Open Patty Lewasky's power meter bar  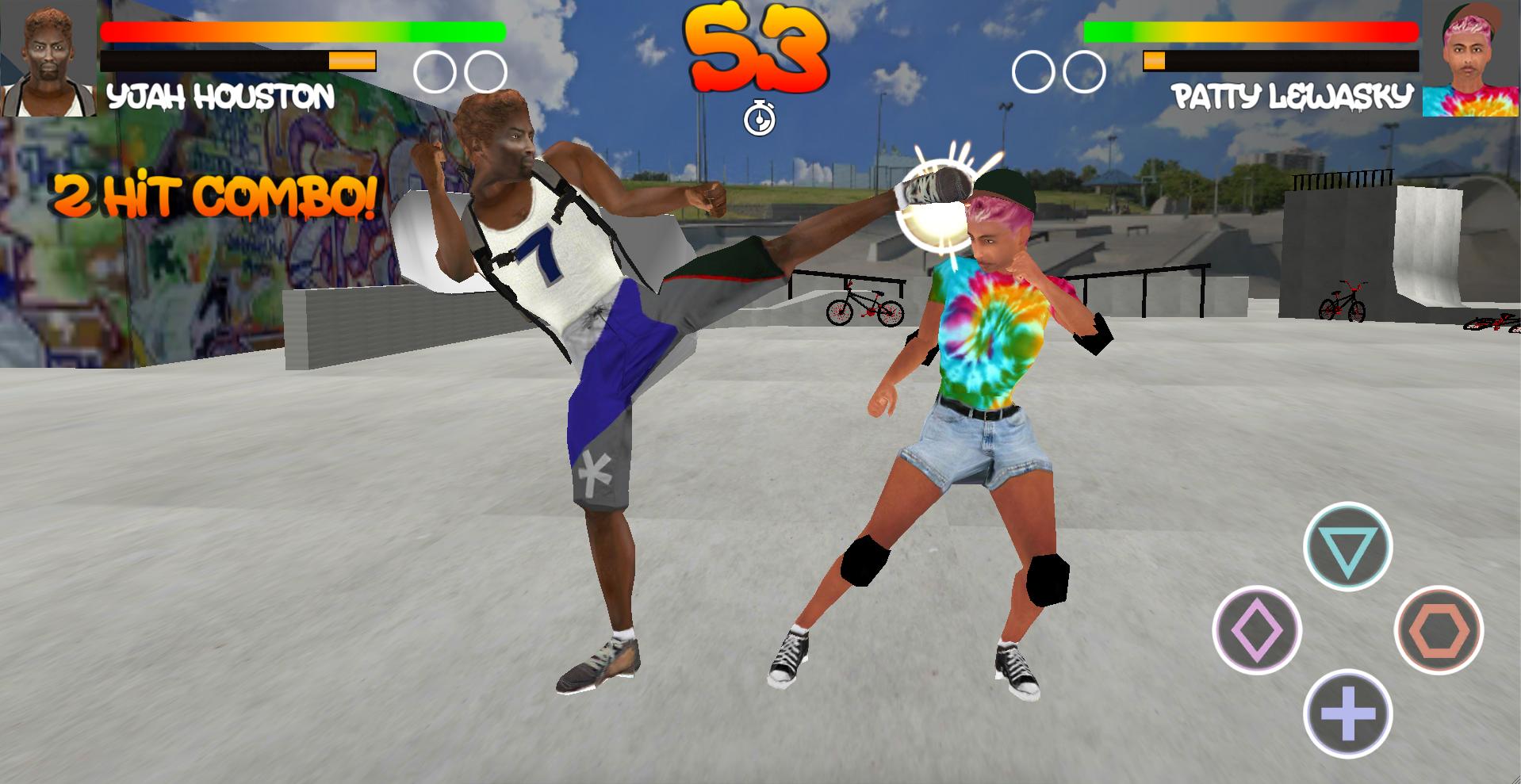click(x=1281, y=59)
